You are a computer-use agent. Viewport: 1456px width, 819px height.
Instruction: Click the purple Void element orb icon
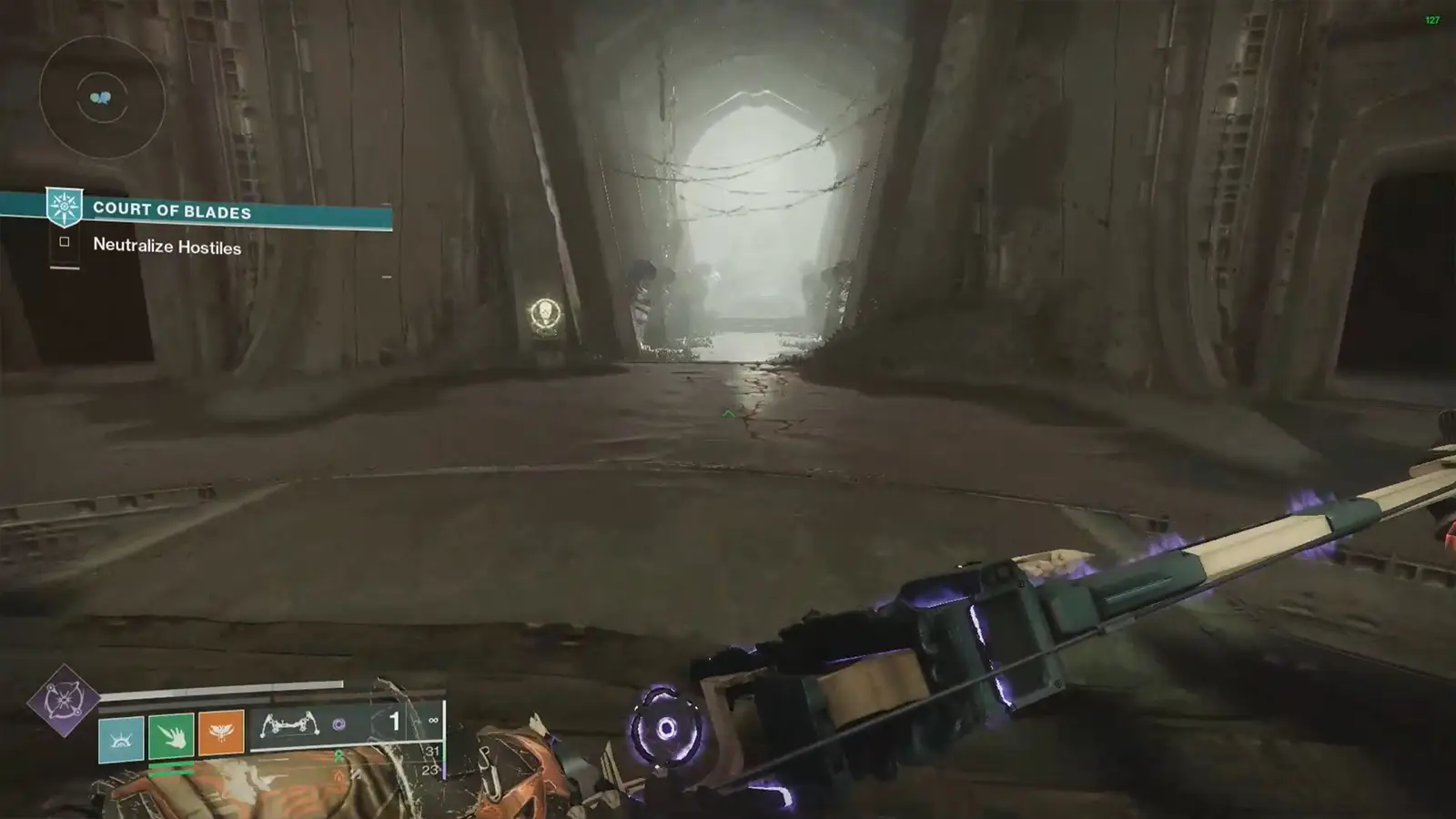(339, 725)
